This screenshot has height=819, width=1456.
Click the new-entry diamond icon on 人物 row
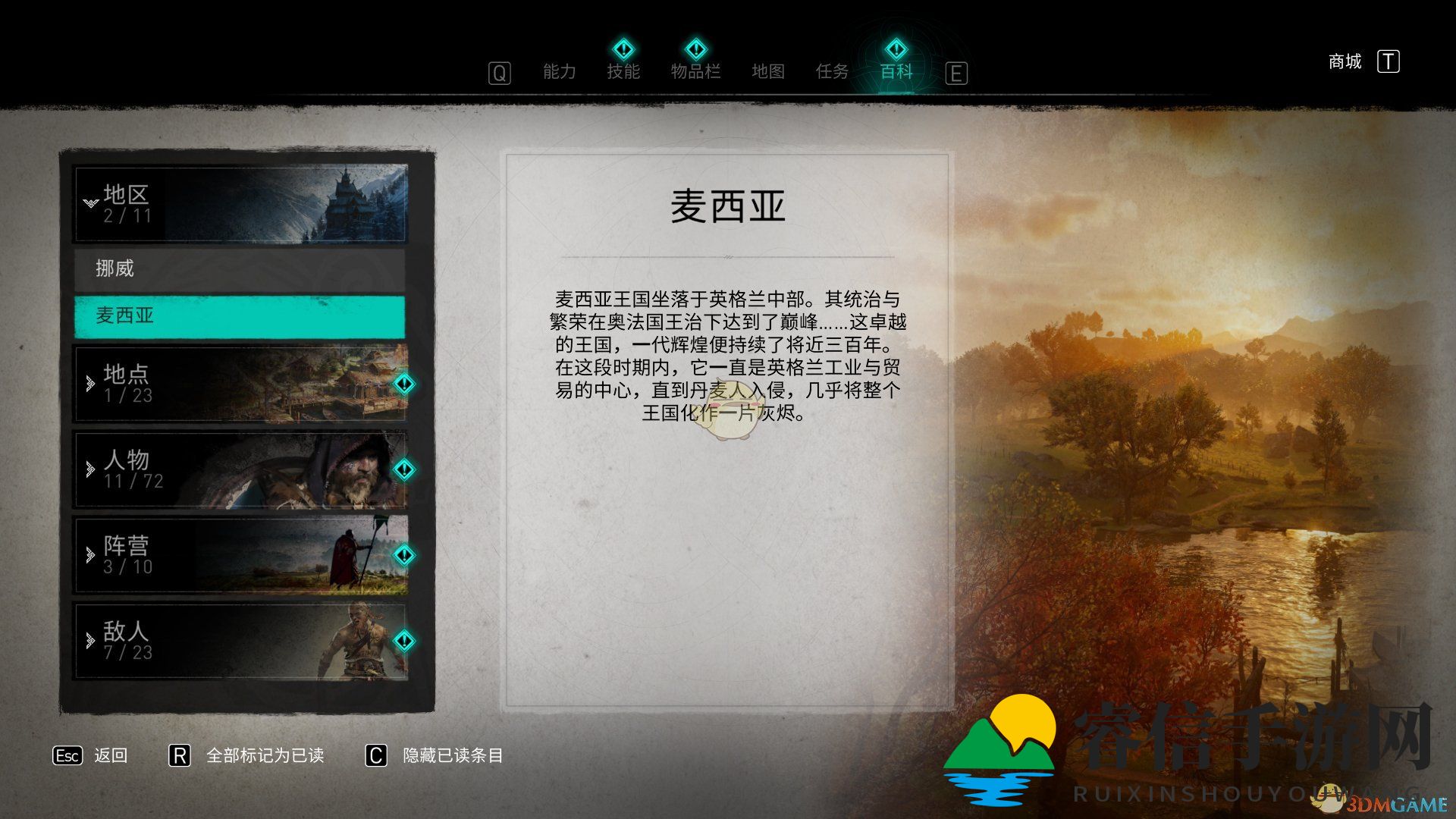[404, 471]
